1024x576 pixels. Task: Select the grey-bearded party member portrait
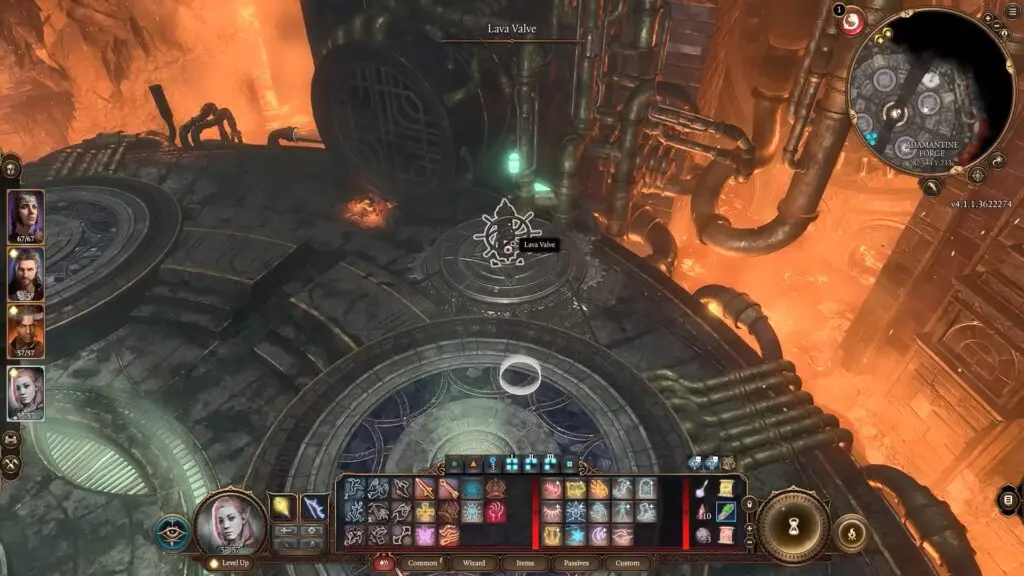pos(24,273)
